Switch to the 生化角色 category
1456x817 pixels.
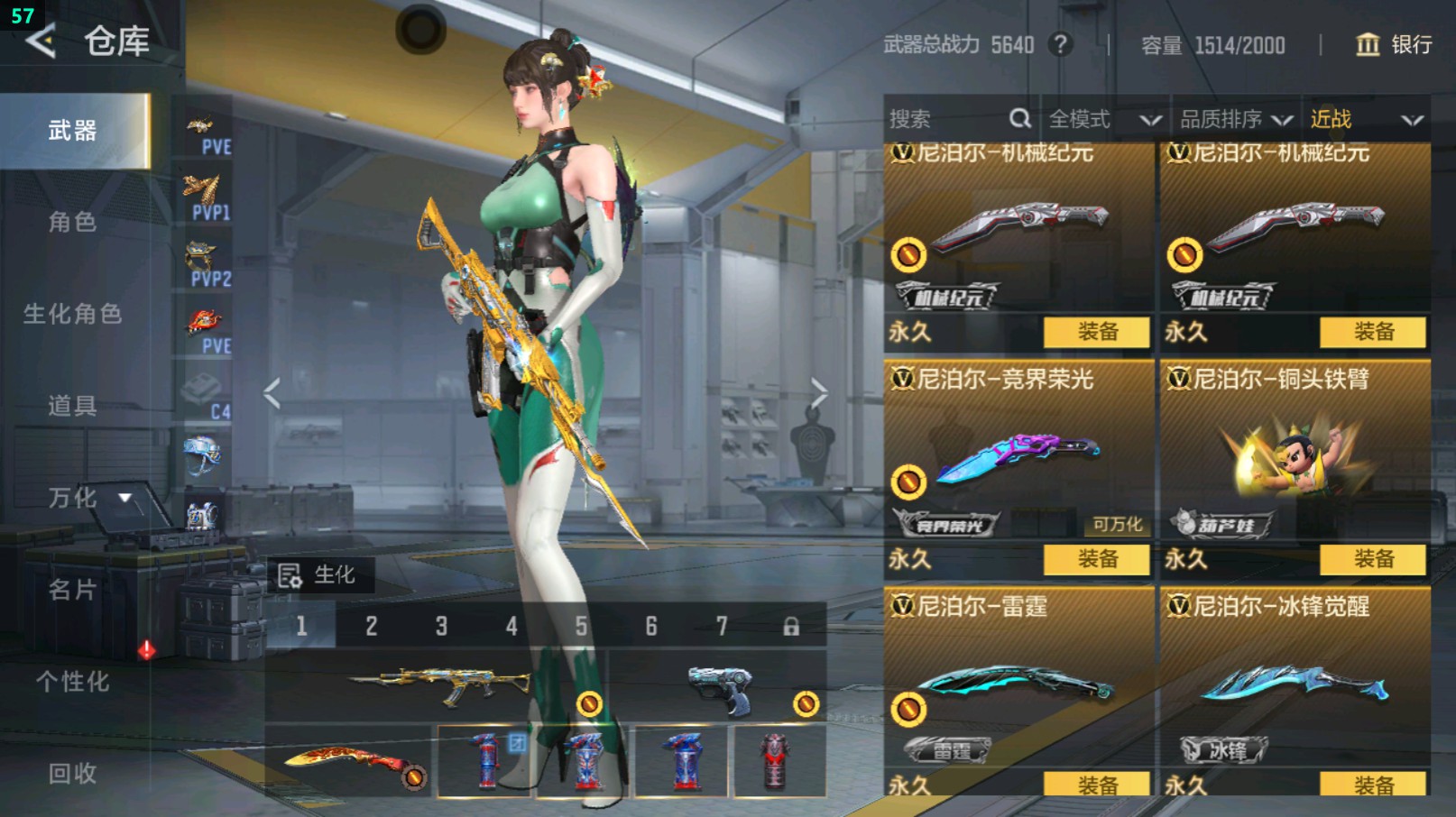click(x=72, y=314)
